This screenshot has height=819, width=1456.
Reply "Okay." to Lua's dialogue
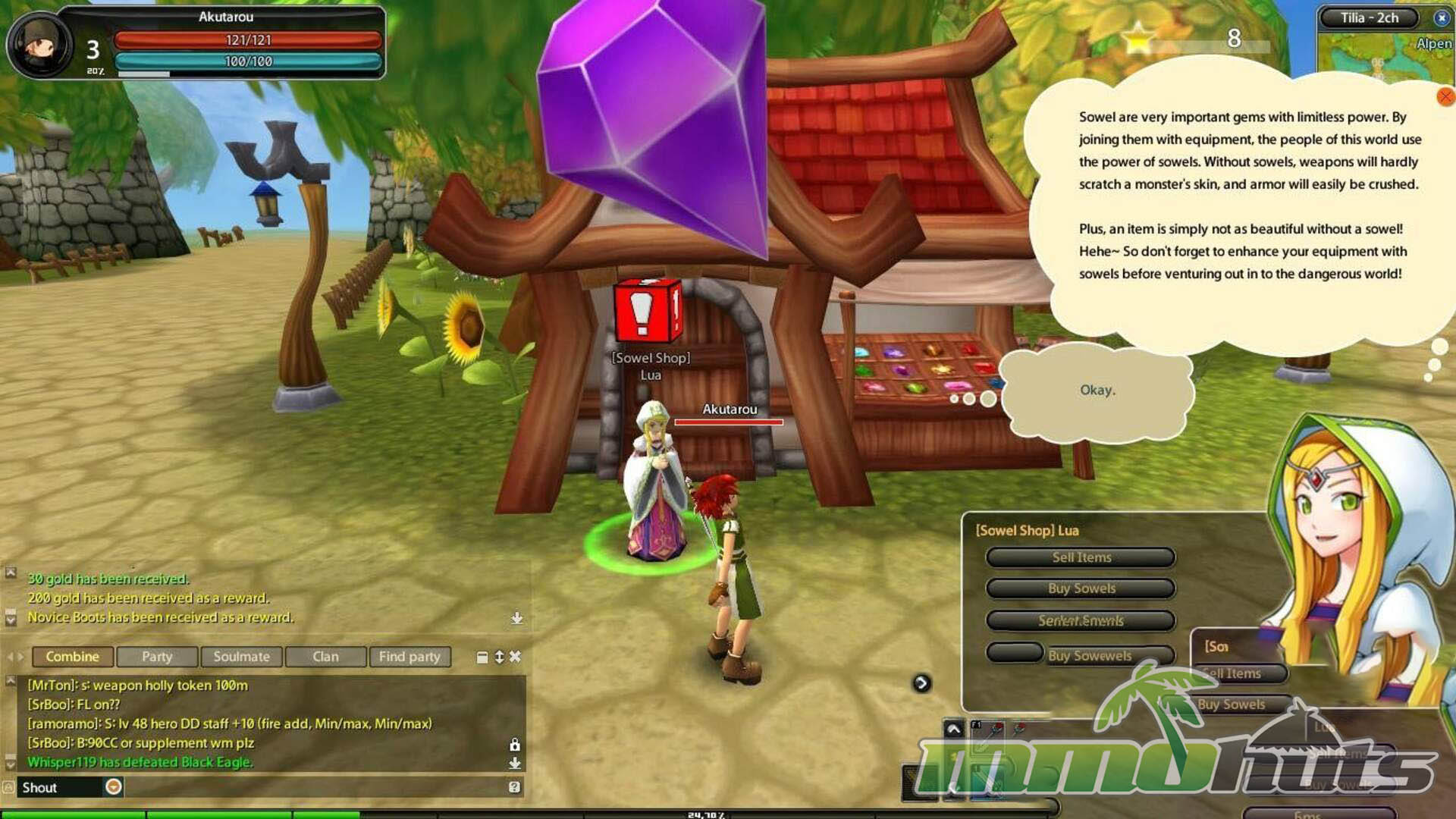(1097, 391)
